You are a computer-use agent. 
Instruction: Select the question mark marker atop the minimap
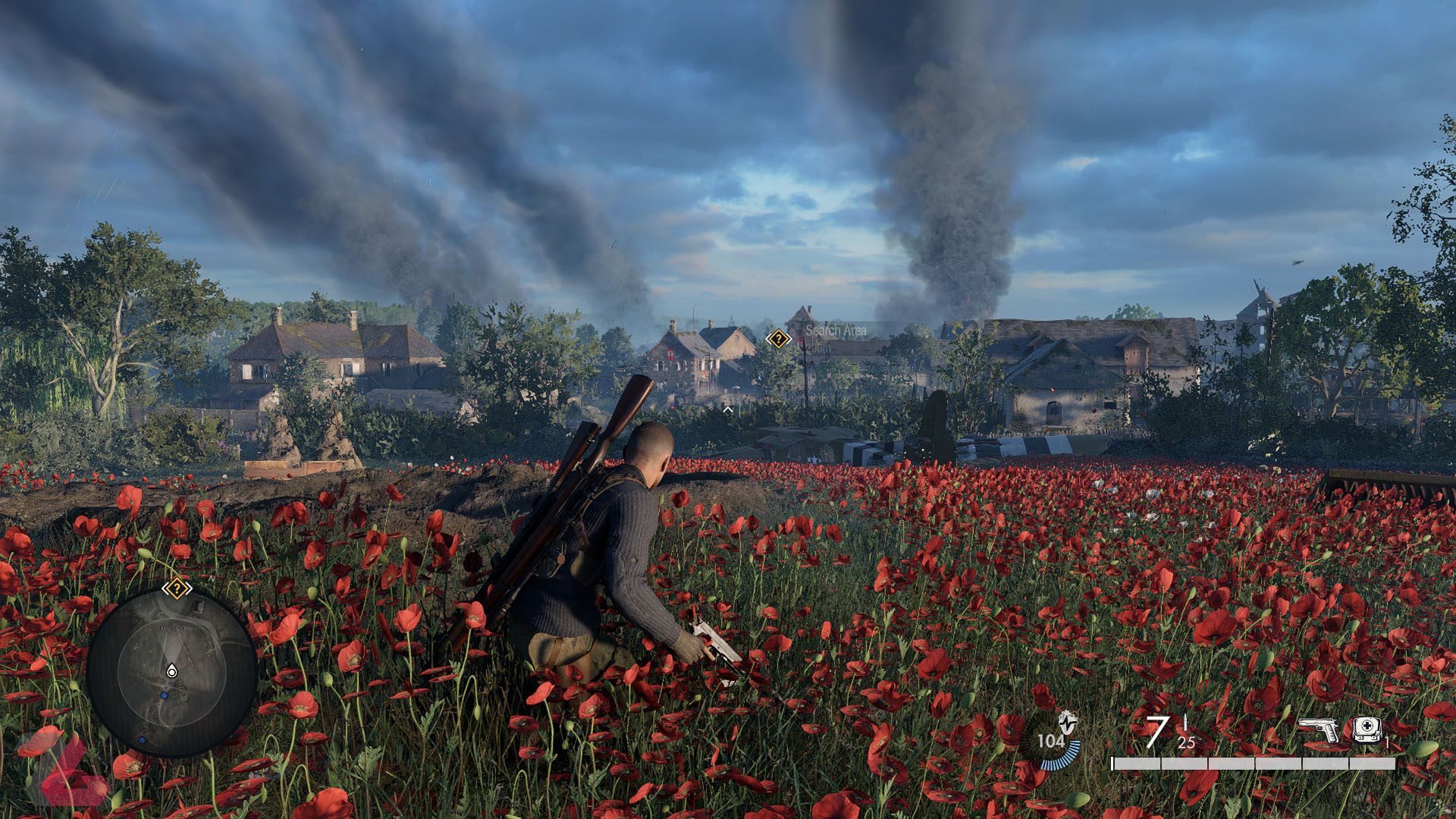tap(176, 588)
